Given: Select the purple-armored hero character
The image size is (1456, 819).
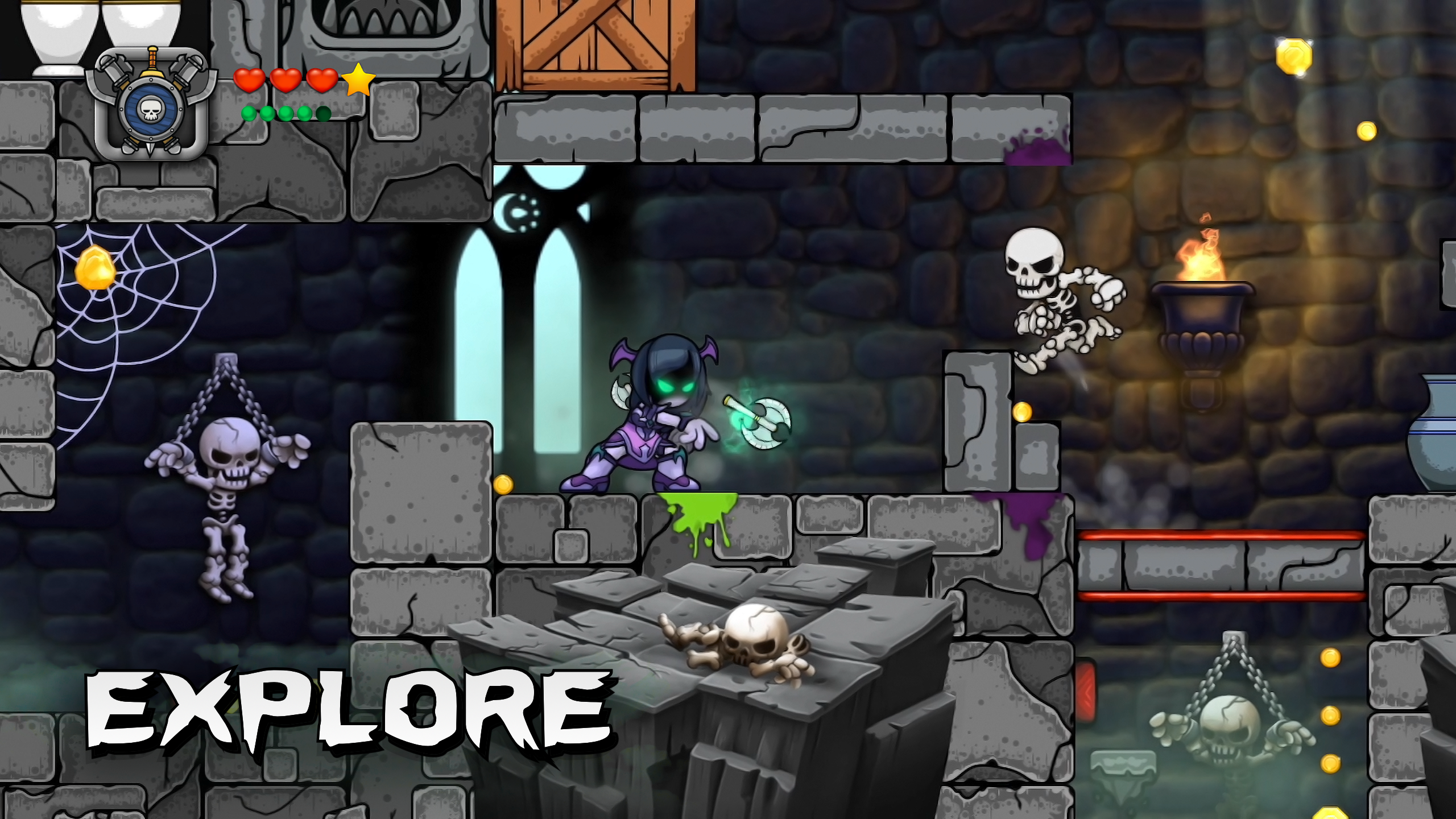Looking at the screenshot, I should pos(643,432).
